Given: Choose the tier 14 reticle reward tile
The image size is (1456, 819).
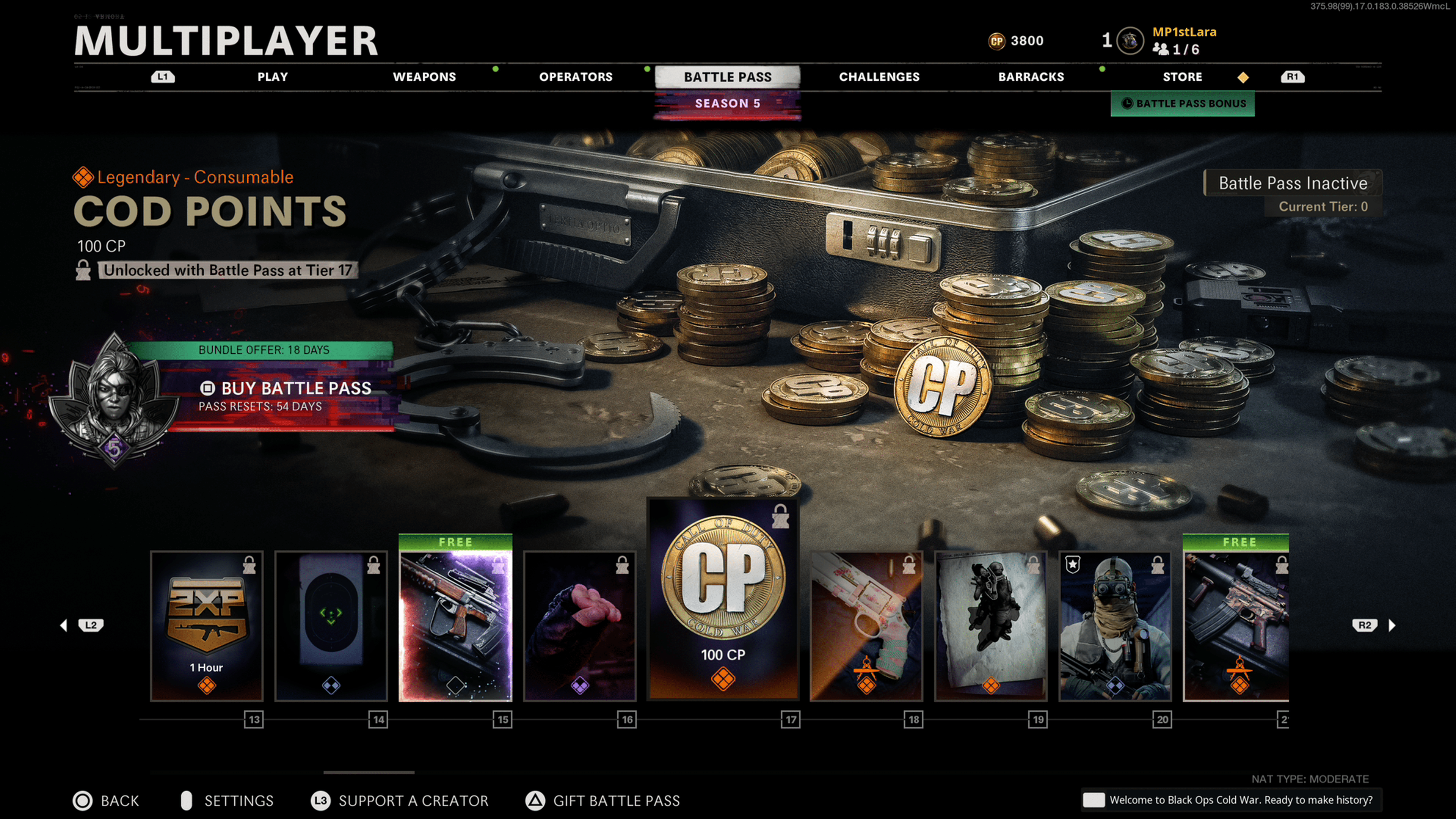Looking at the screenshot, I should [x=331, y=626].
